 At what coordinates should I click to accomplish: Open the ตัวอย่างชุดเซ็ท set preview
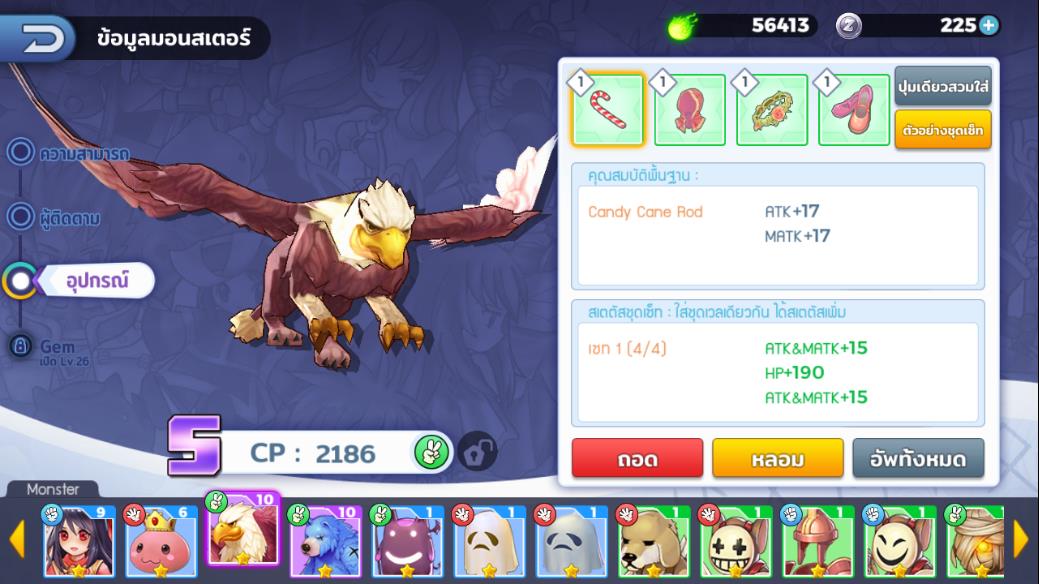942,130
